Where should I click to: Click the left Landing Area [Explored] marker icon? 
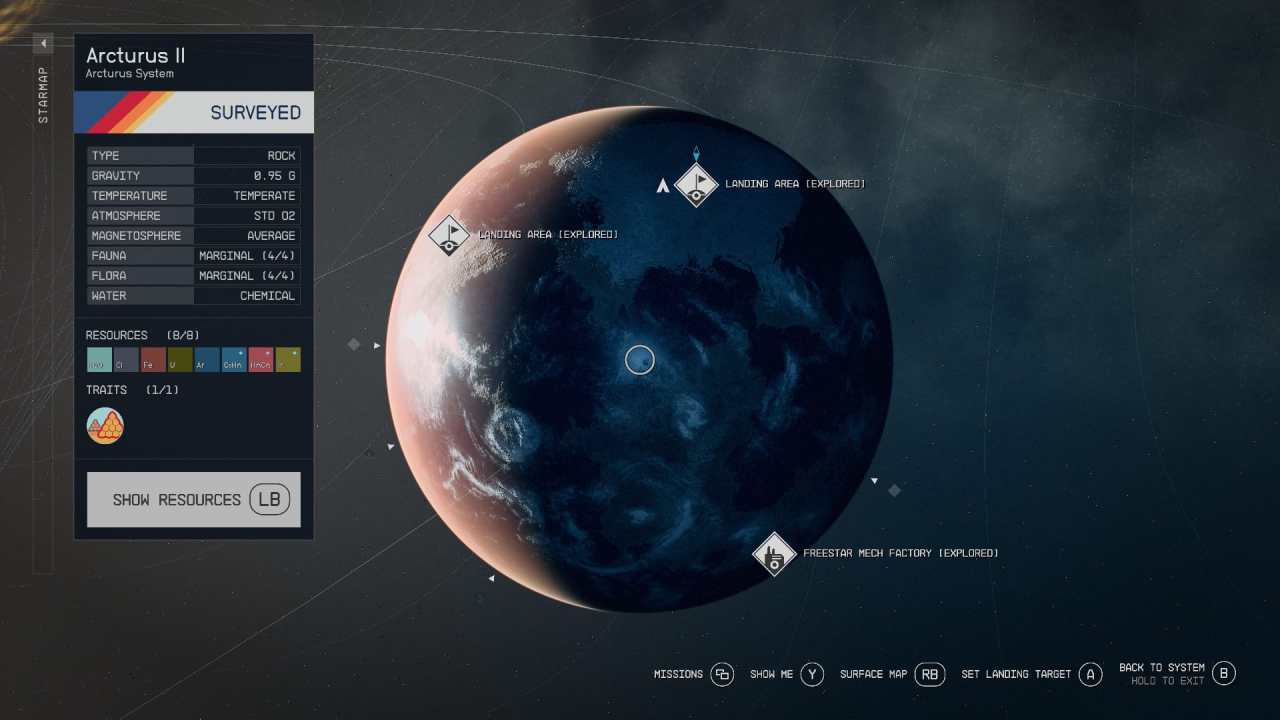tap(449, 235)
